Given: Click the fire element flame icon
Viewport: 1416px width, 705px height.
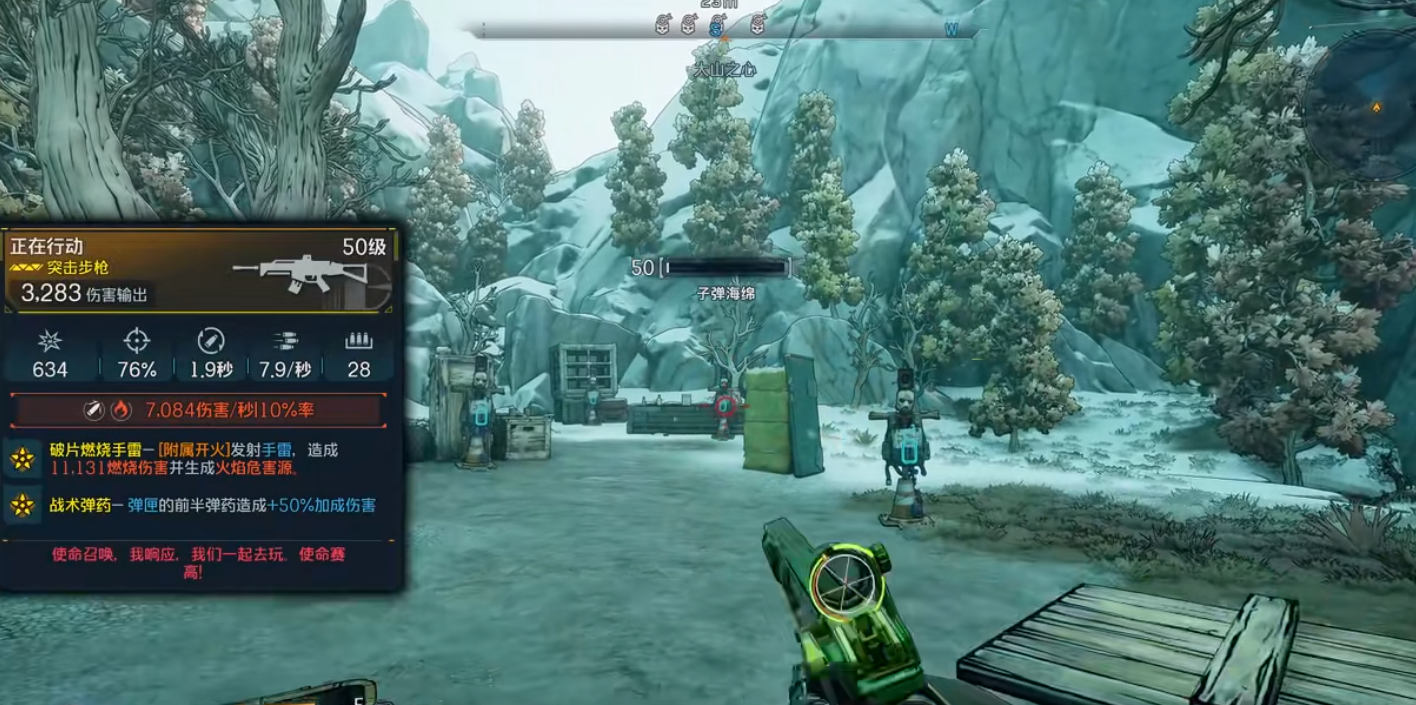Looking at the screenshot, I should (120, 409).
